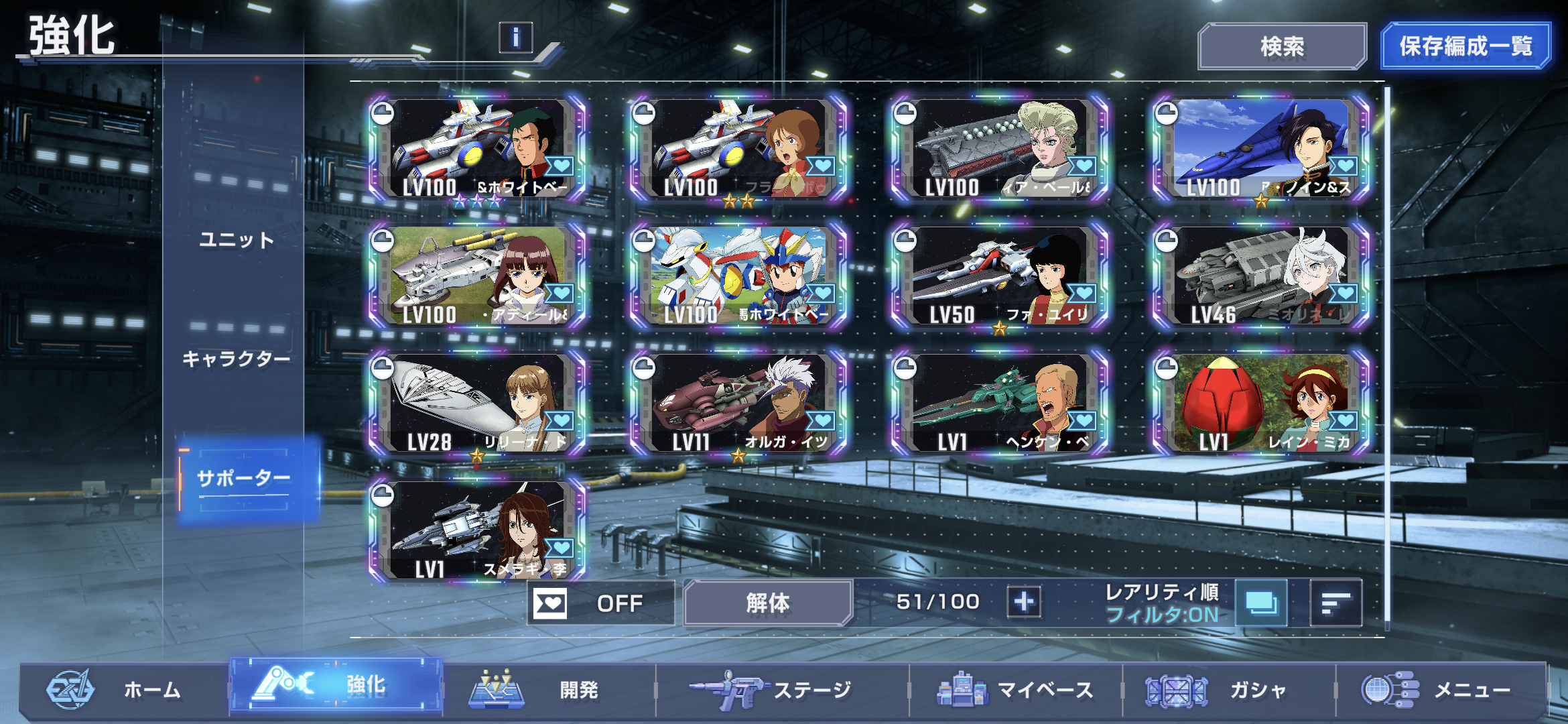Toggle the favorite heart filter OFF switch
The height and width of the screenshot is (724, 1568).
click(600, 603)
